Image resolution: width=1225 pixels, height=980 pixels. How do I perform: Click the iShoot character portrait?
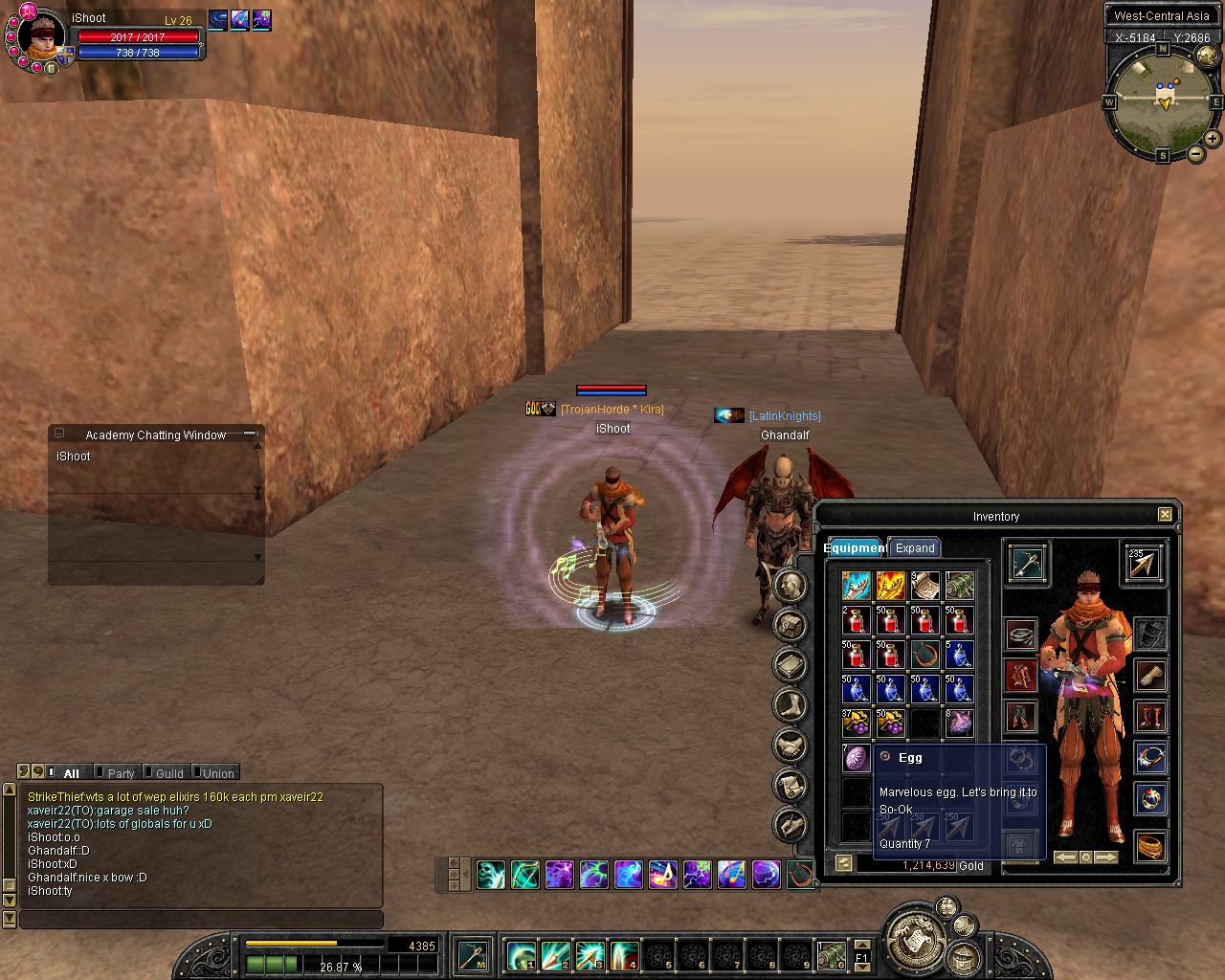pyautogui.click(x=42, y=38)
